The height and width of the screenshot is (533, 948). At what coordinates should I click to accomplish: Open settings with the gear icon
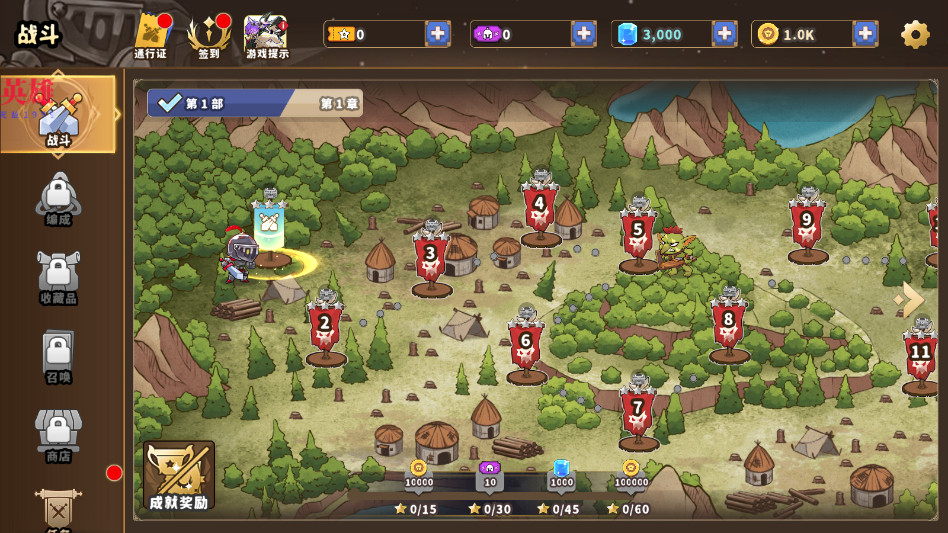coord(915,35)
